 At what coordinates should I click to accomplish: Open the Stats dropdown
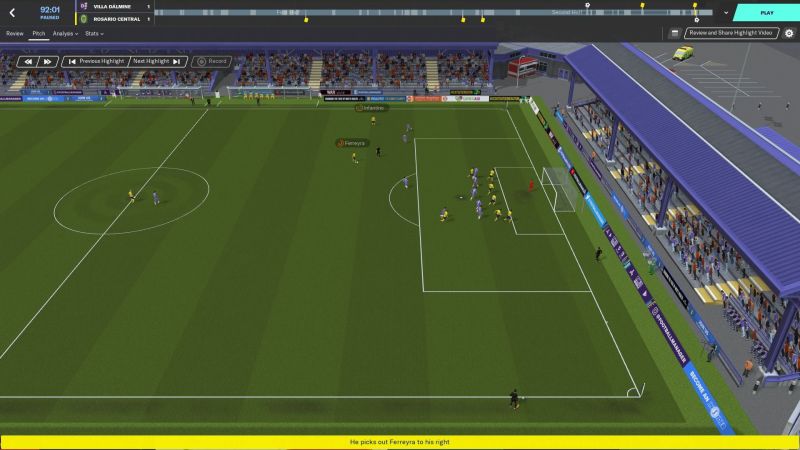pos(94,33)
